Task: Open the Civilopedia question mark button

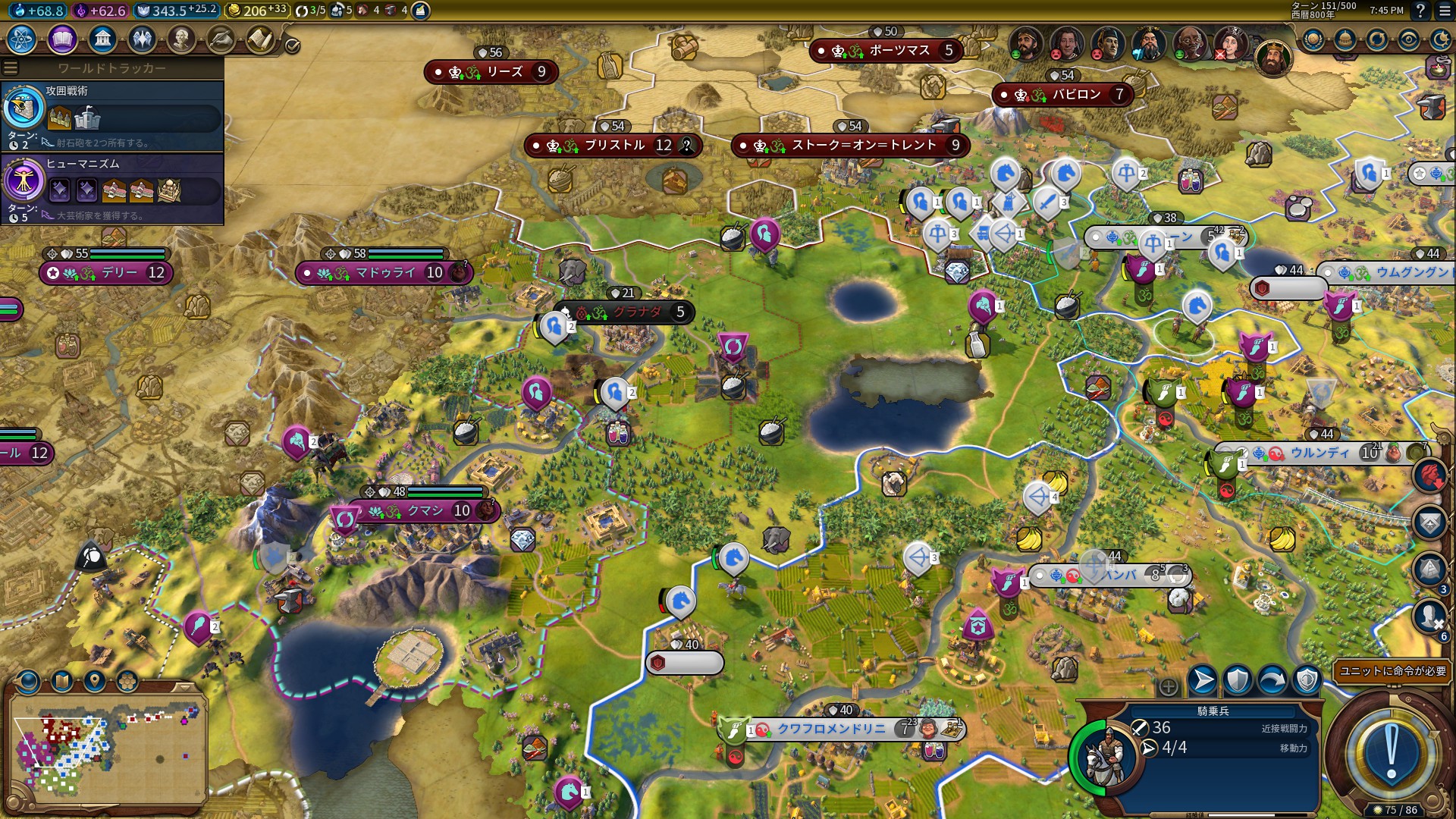Action: point(1420,11)
